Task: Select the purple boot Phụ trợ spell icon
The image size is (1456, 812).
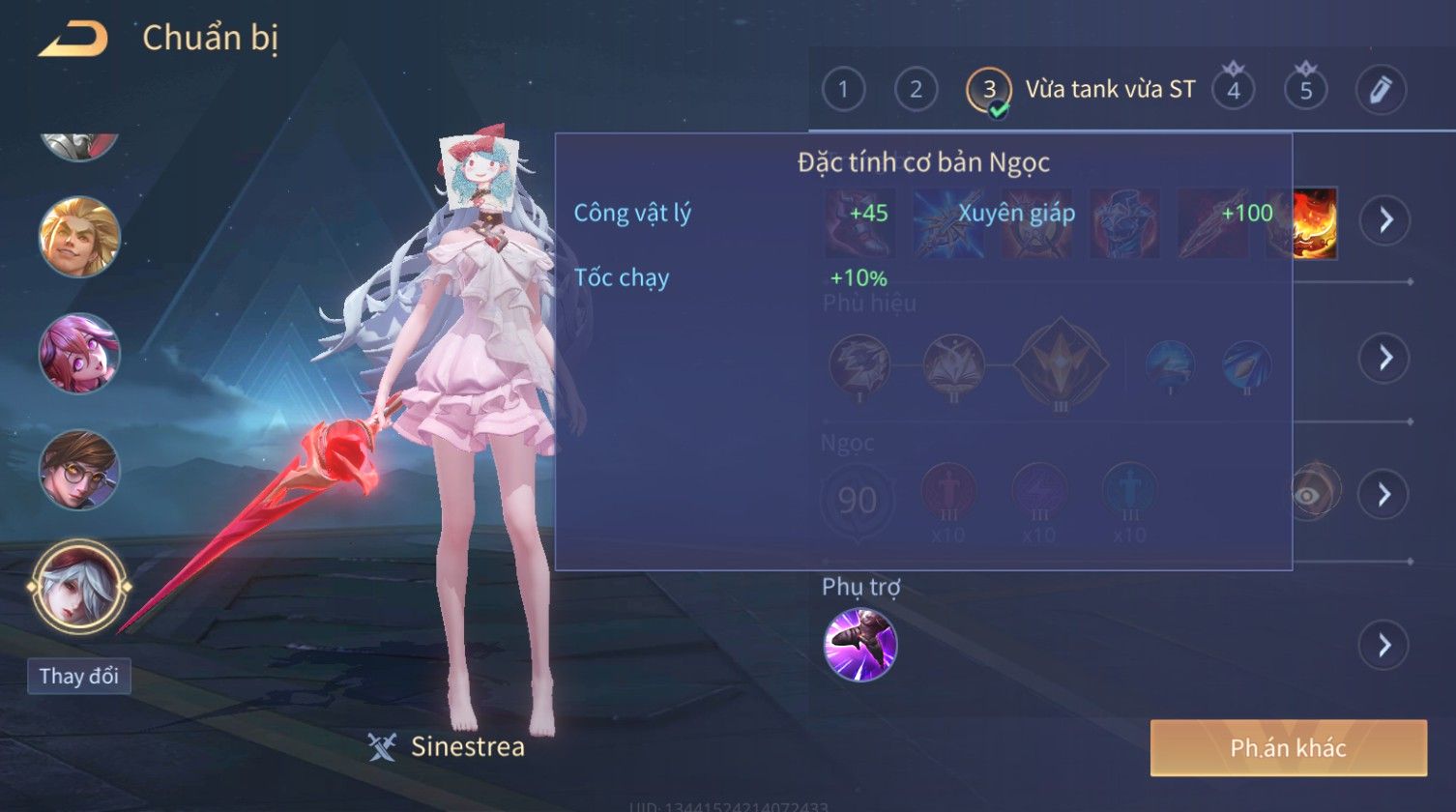Action: coord(859,645)
